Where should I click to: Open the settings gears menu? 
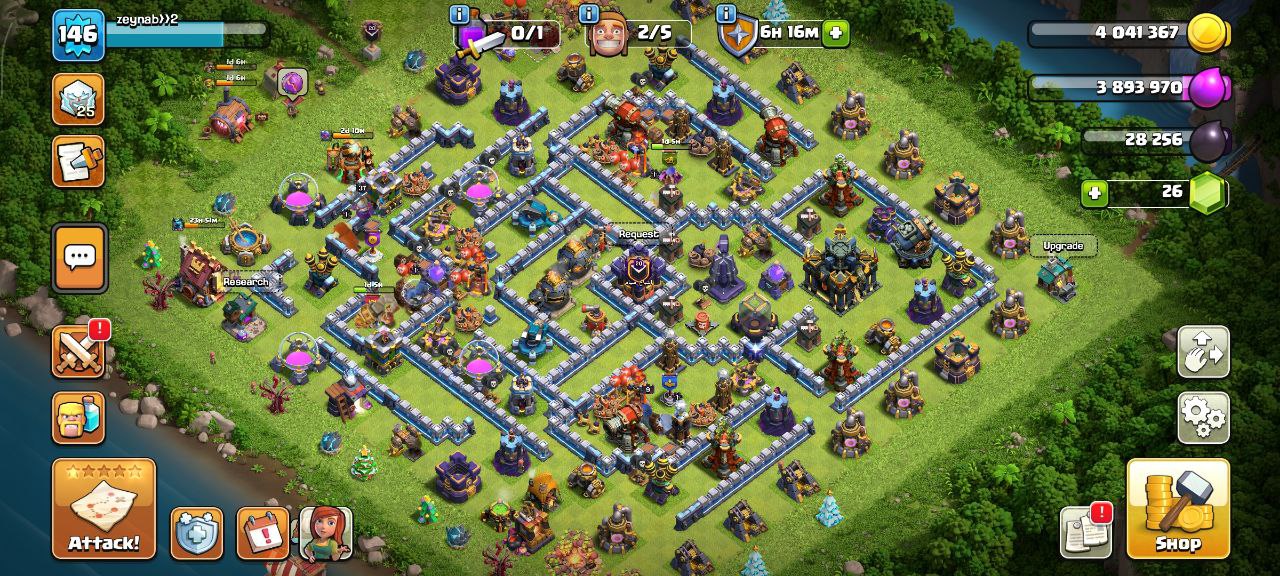1203,417
